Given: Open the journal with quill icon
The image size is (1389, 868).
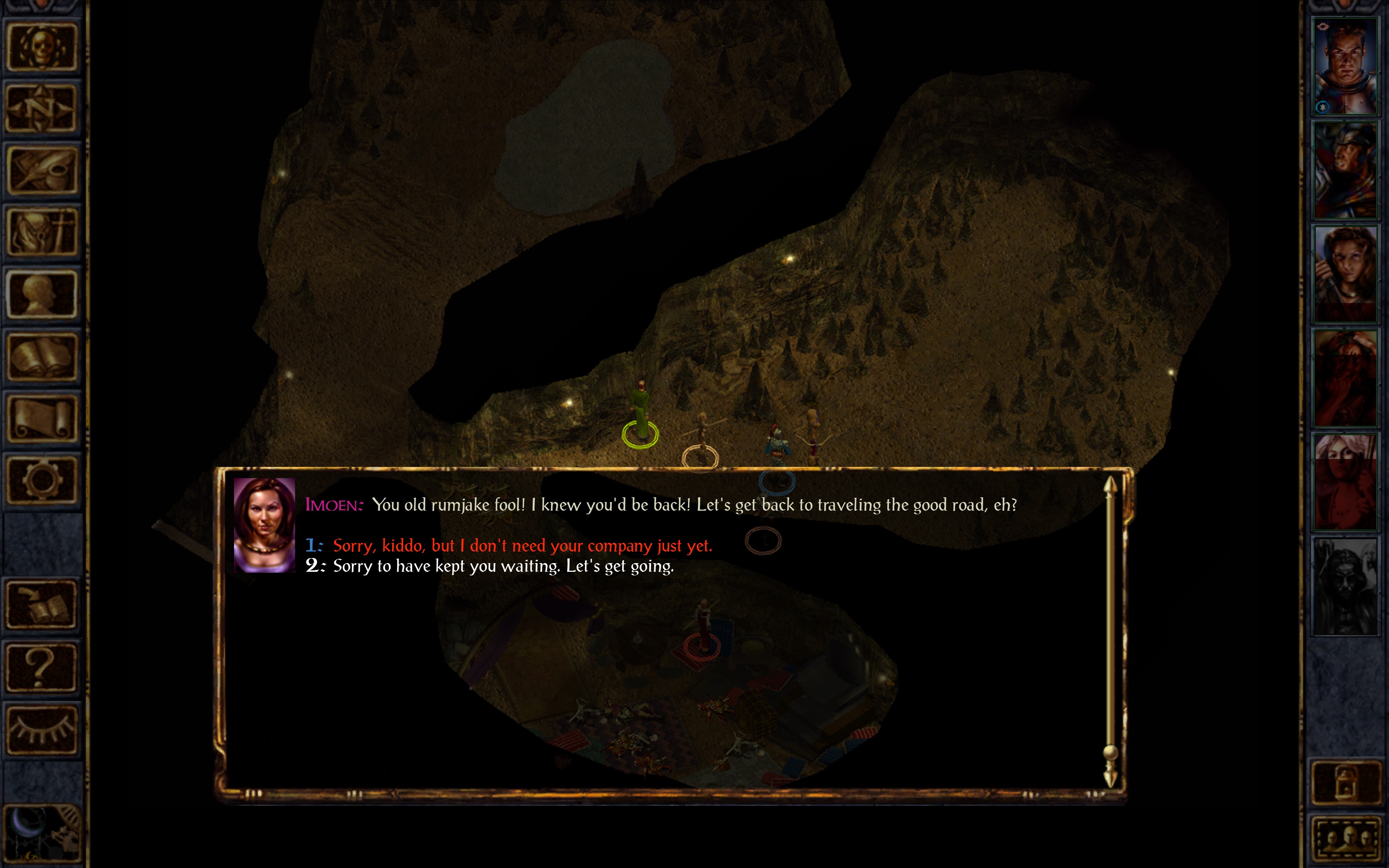Looking at the screenshot, I should (x=41, y=170).
